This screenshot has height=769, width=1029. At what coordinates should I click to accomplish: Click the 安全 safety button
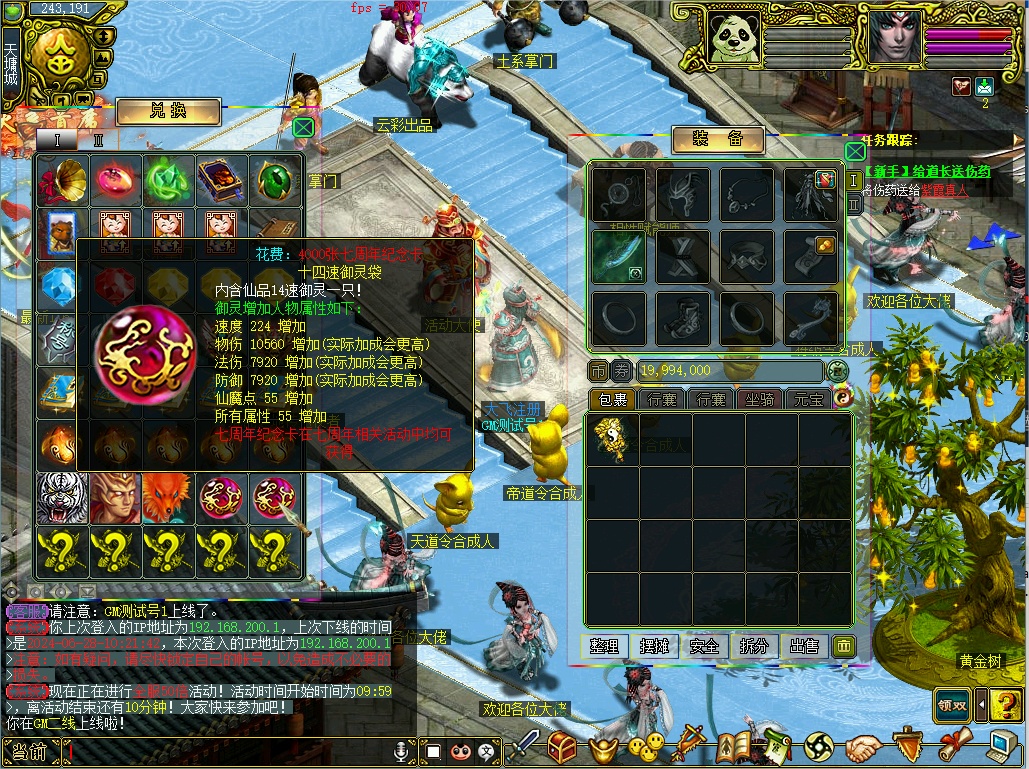pos(704,646)
